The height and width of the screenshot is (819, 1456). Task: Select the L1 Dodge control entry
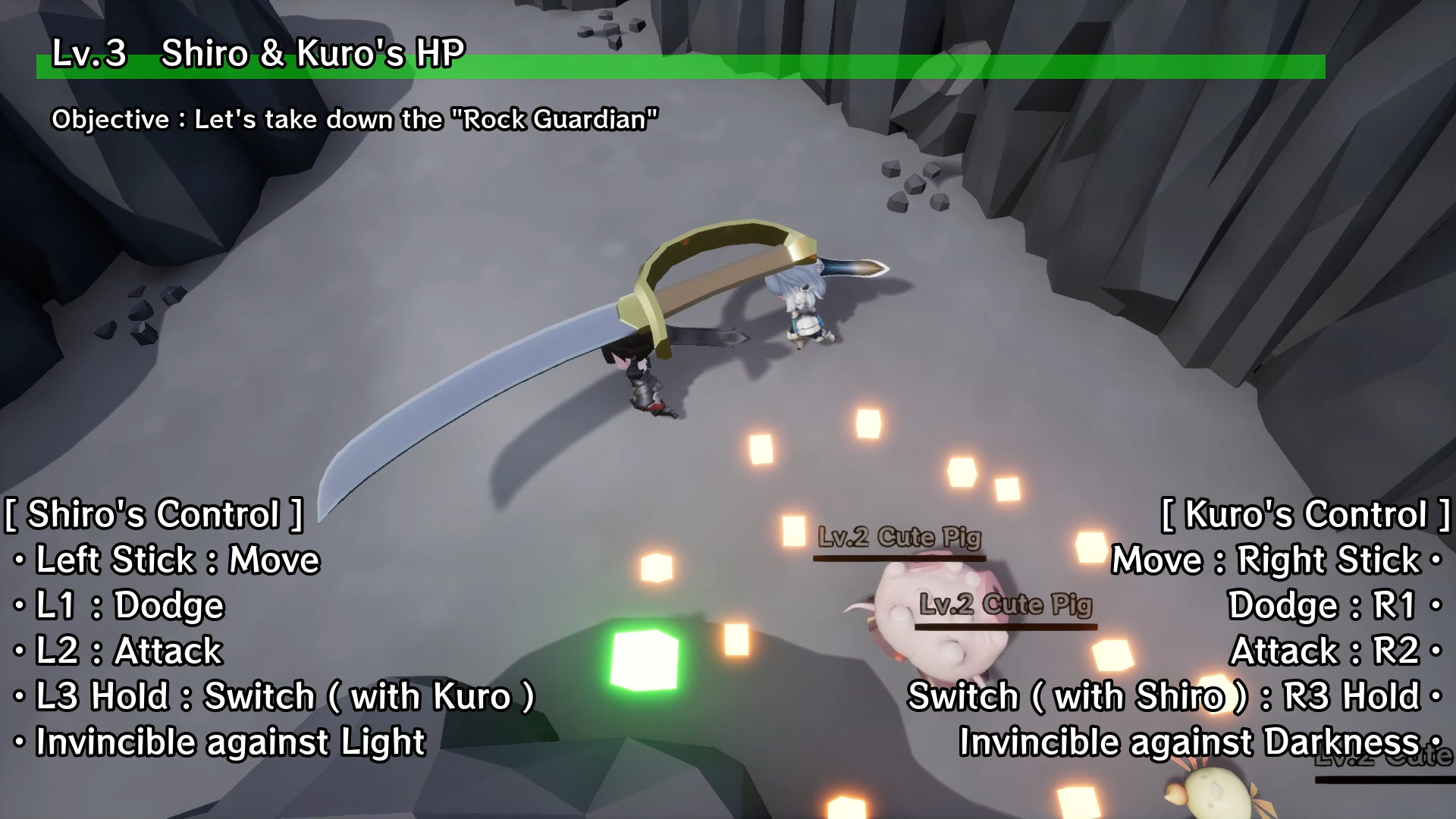point(118,605)
